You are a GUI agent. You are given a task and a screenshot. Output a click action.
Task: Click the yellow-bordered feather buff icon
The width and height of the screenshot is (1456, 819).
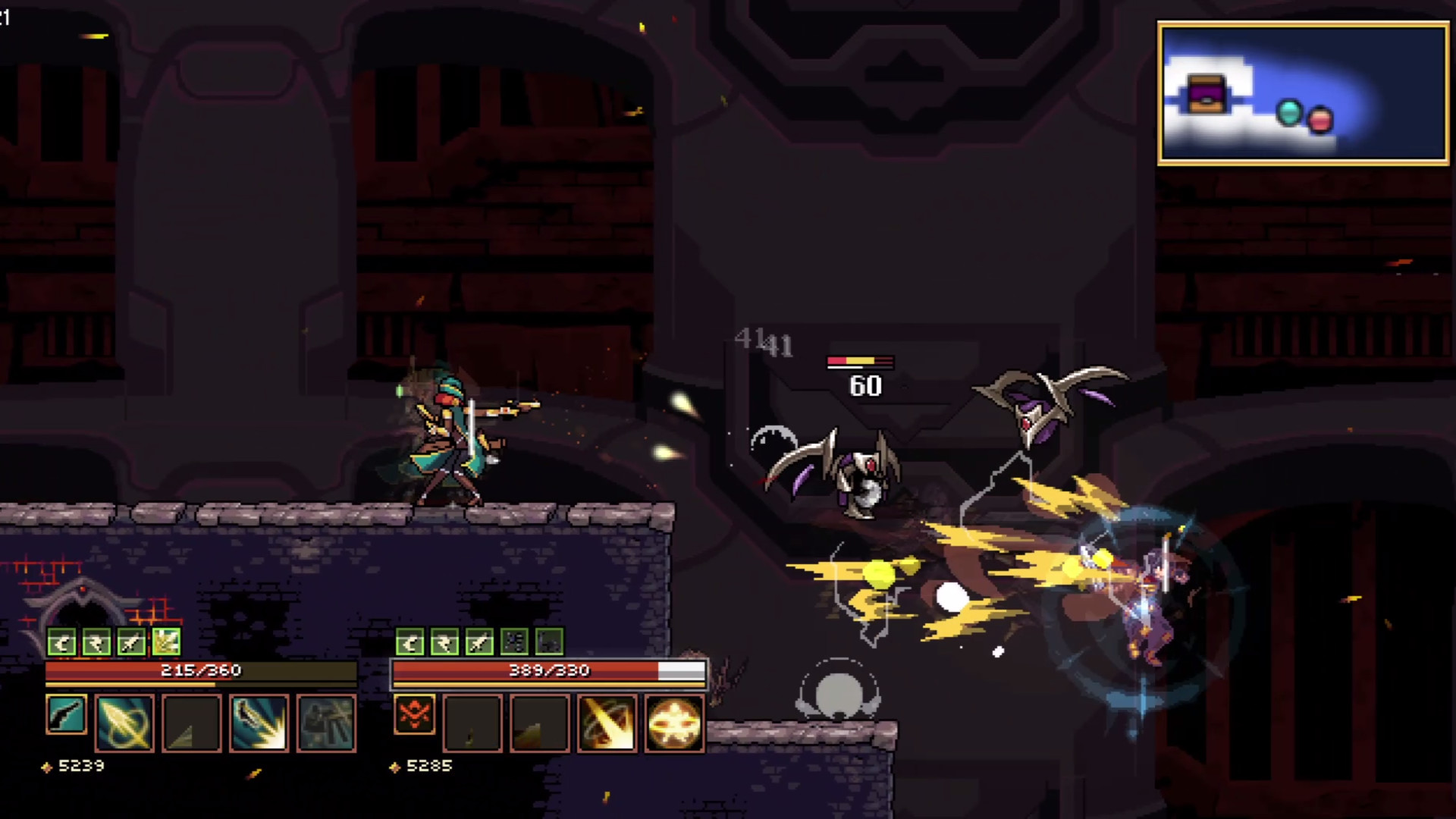165,642
